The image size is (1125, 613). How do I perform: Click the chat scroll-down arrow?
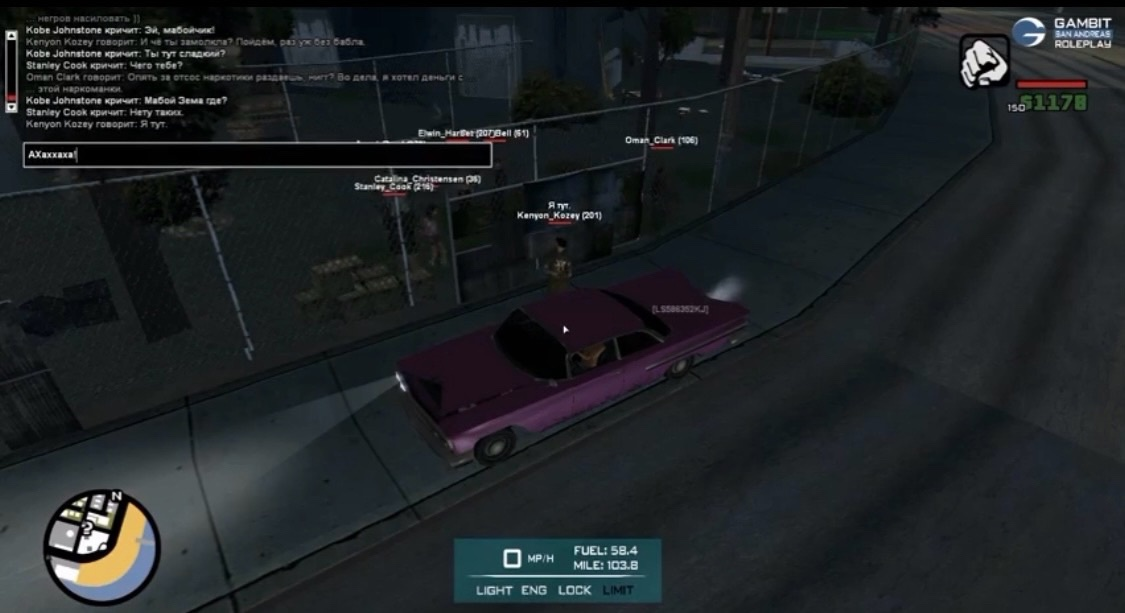(x=11, y=106)
